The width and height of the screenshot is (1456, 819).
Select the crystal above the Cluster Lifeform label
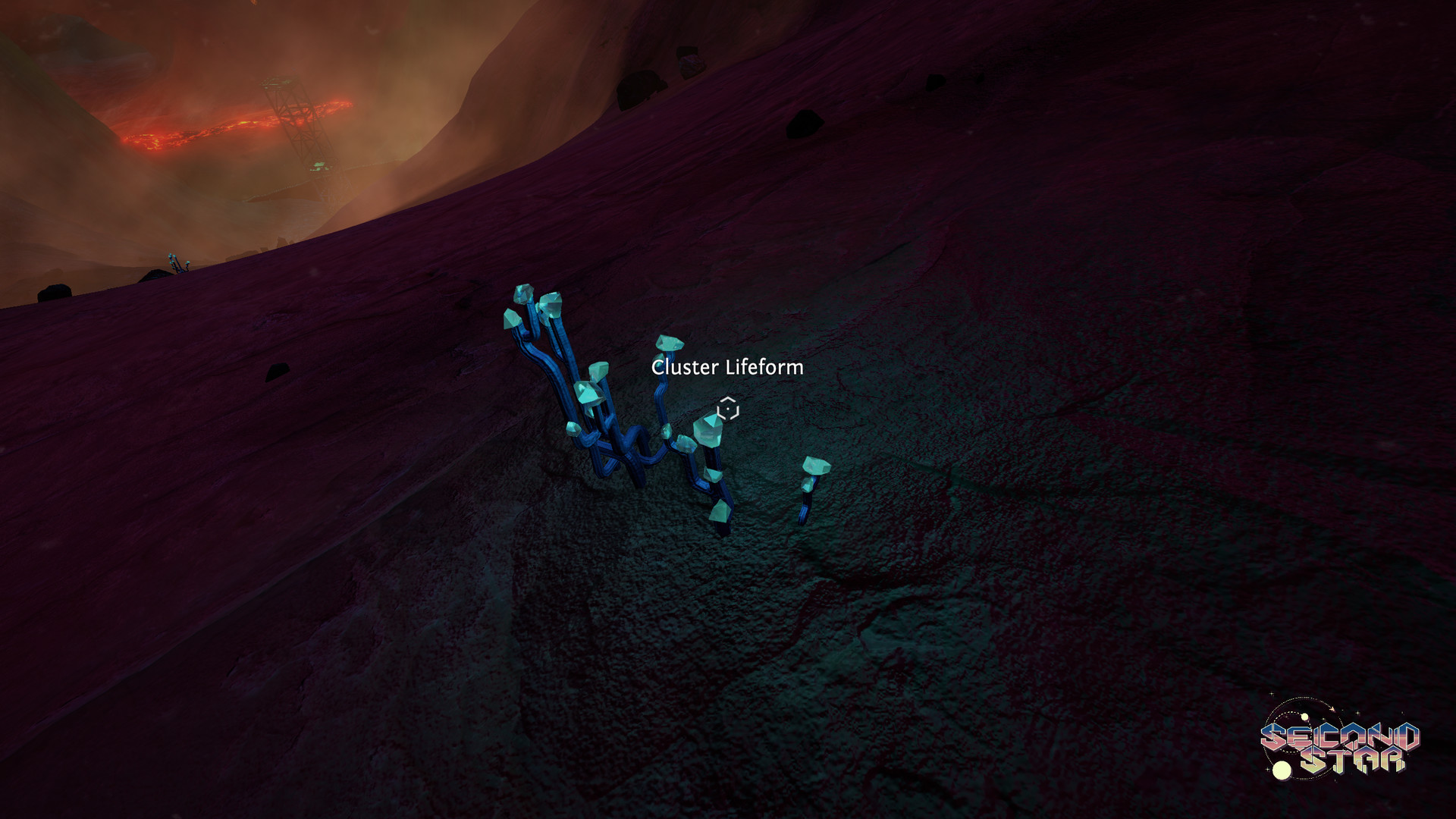(670, 343)
